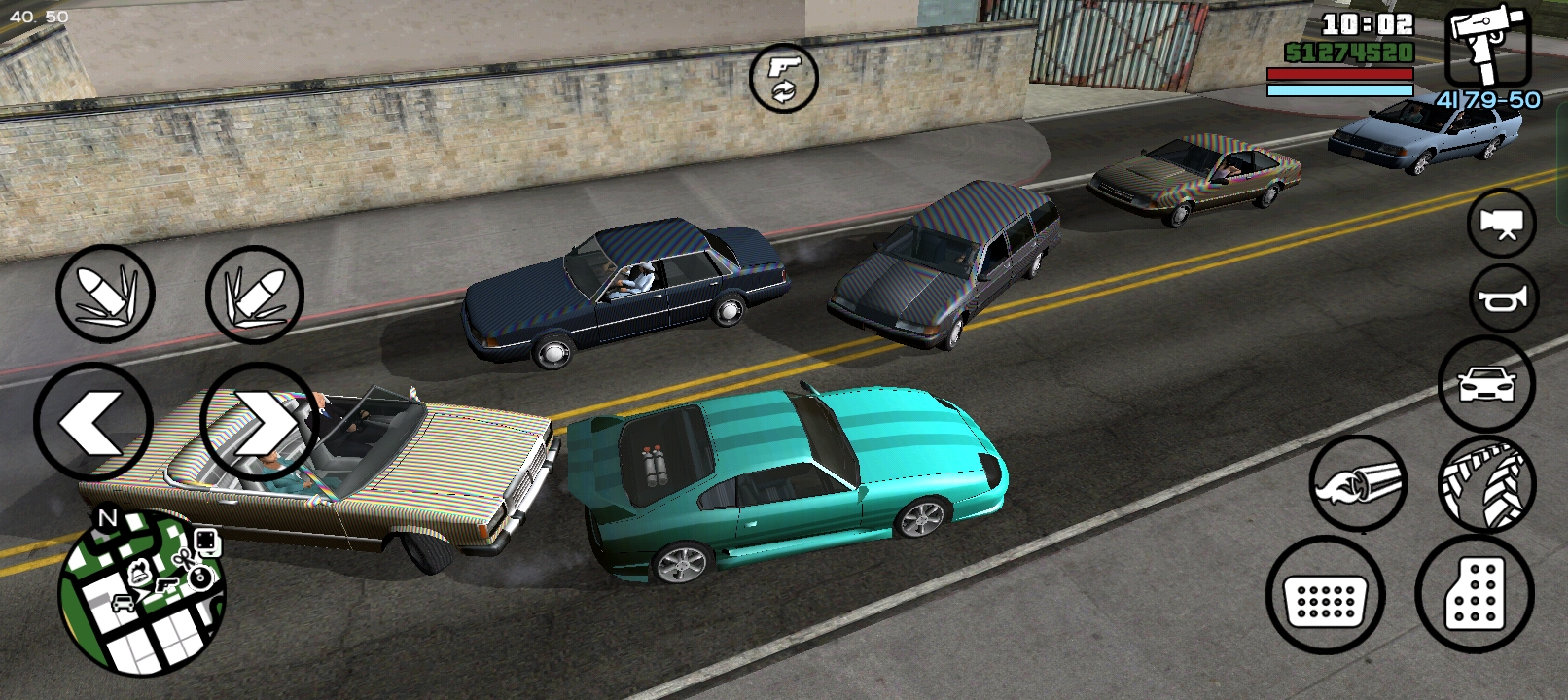Open the map from the circular minimap
The height and width of the screenshot is (700, 1568).
click(x=142, y=591)
